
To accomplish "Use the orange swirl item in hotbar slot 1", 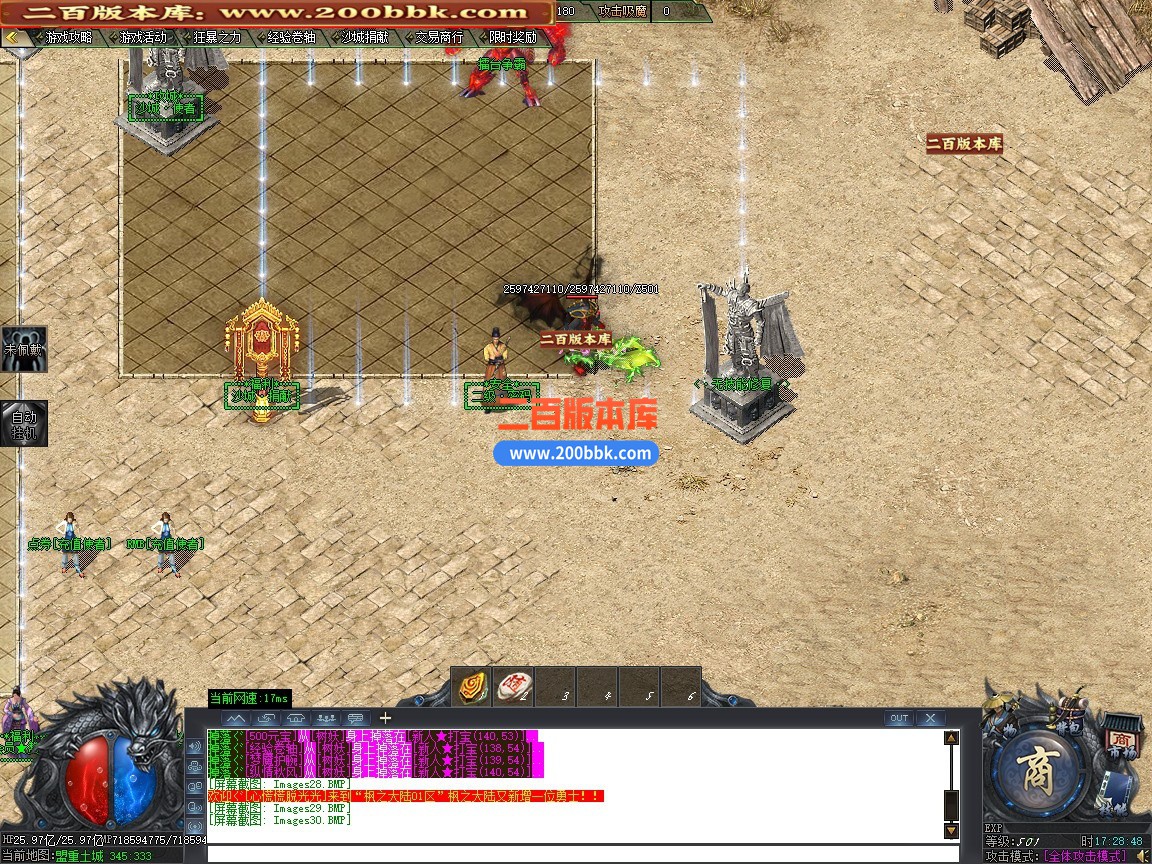I will pos(474,687).
